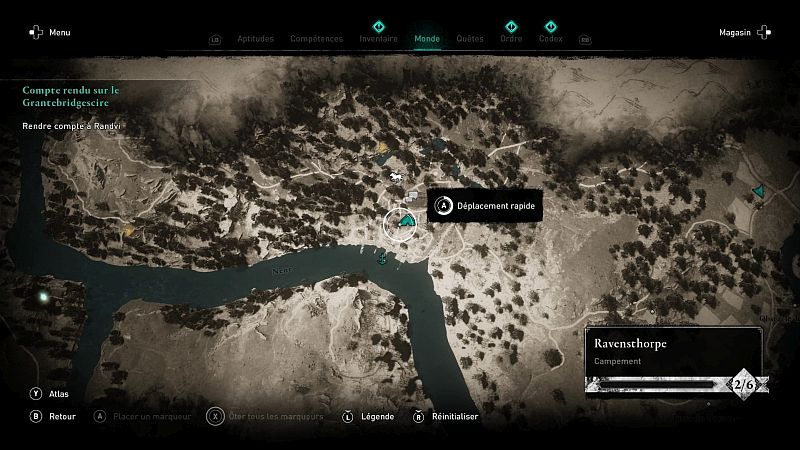Open the tracked Grantebridgescire quest objective
The image size is (800, 450).
pyautogui.click(x=65, y=96)
